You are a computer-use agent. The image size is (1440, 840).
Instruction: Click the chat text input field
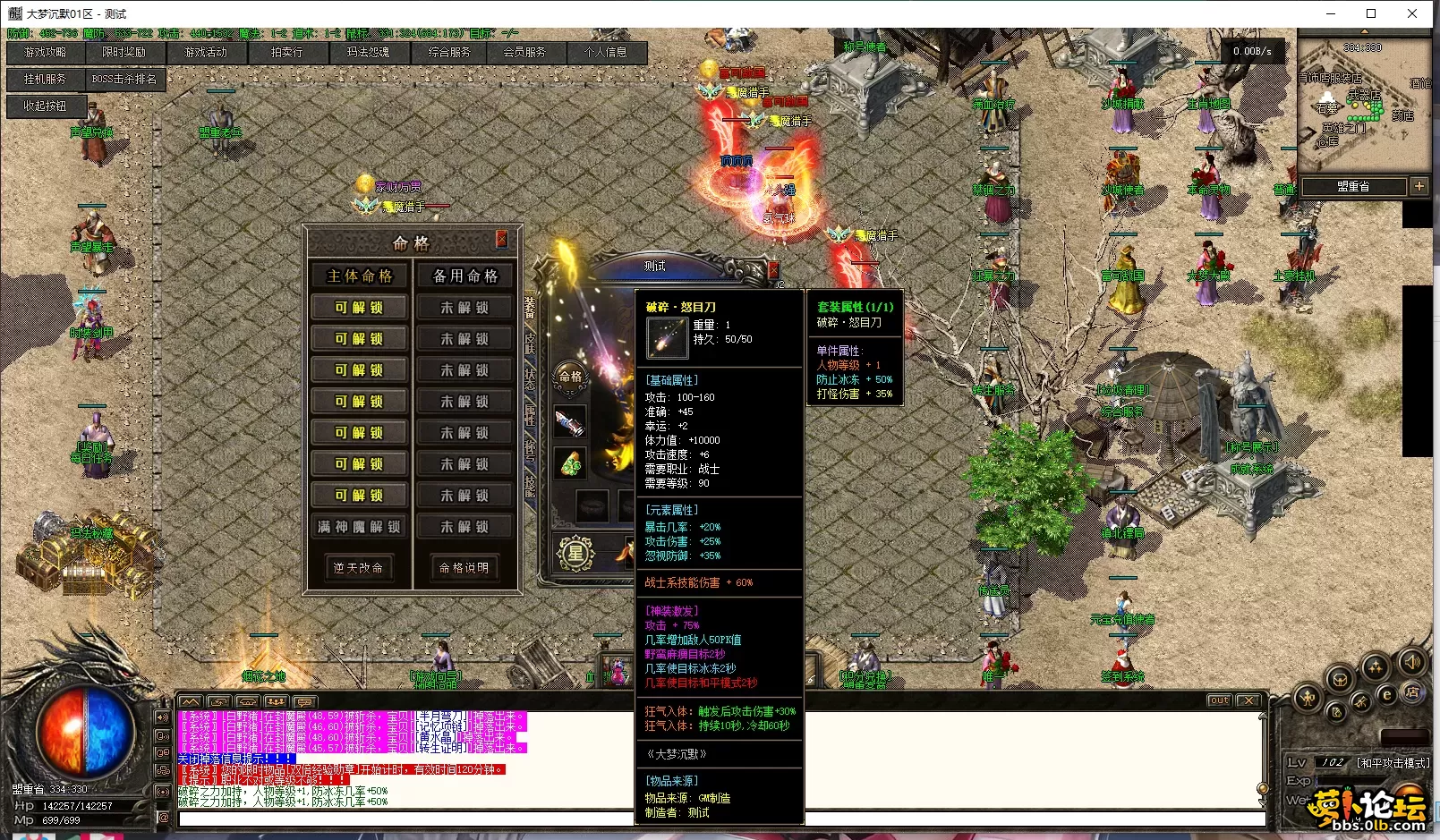pyautogui.click(x=403, y=819)
